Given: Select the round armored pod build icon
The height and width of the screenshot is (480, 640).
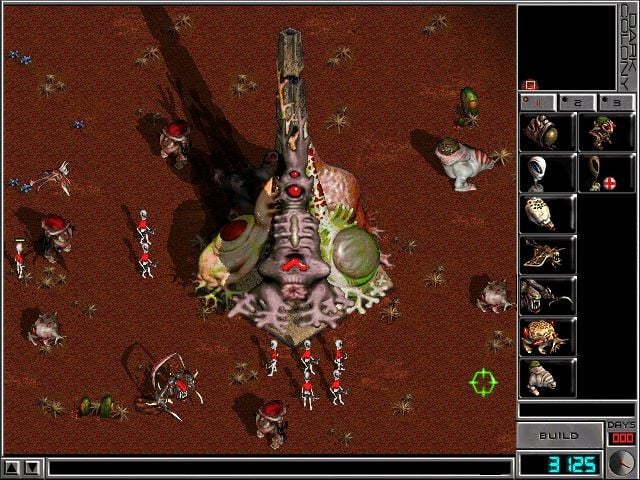Looking at the screenshot, I should point(547,132).
